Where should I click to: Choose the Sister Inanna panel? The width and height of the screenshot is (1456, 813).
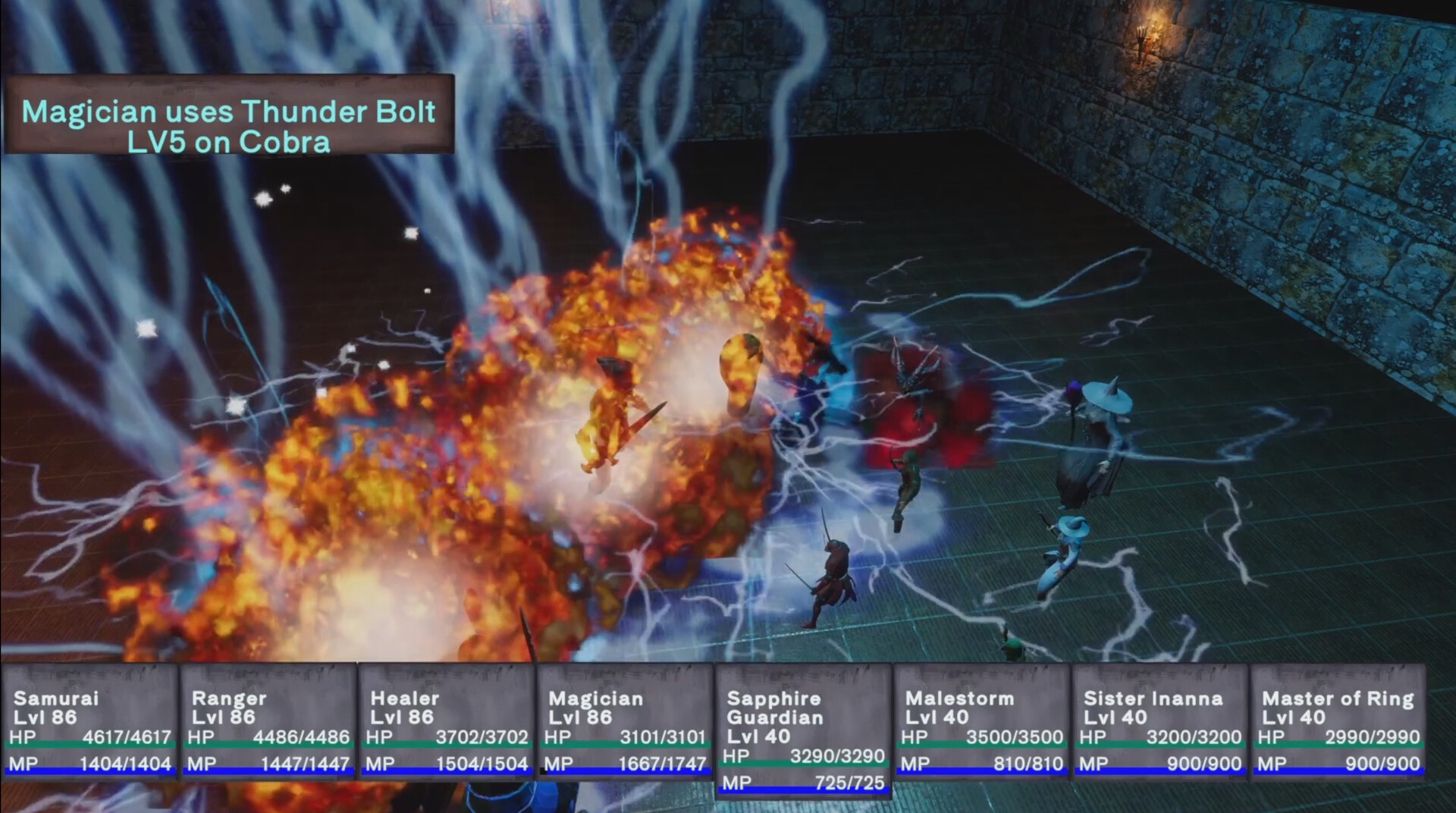(x=1160, y=722)
